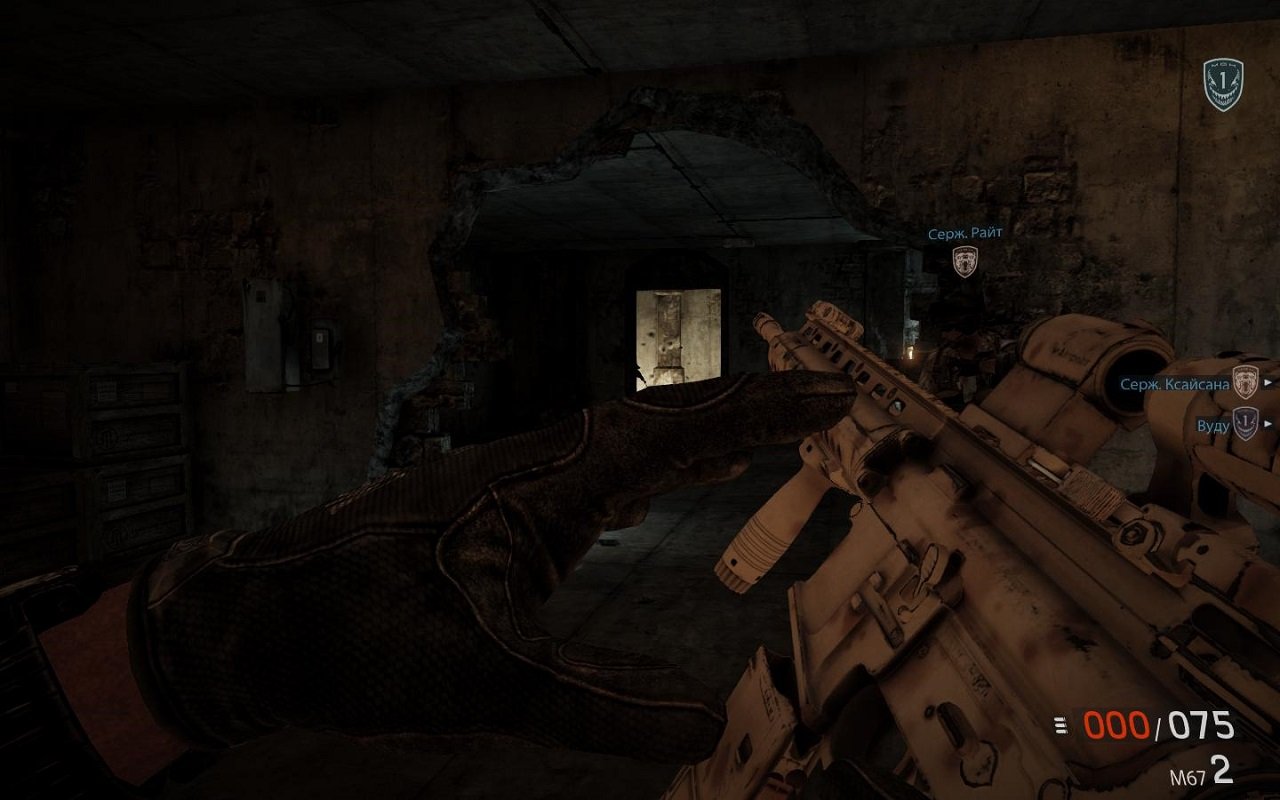Click the magazine stack icon near ammo counter
Screen dimensions: 1280x800
[x=1060, y=724]
